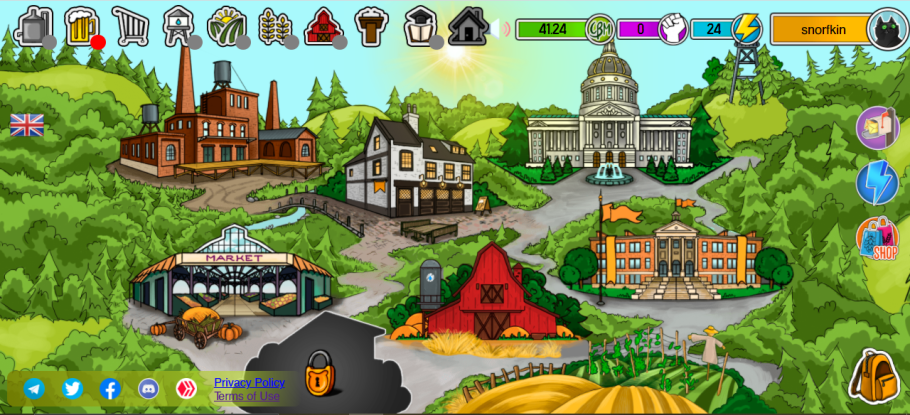
Task: Open the beer mug menu
Action: click(x=81, y=26)
